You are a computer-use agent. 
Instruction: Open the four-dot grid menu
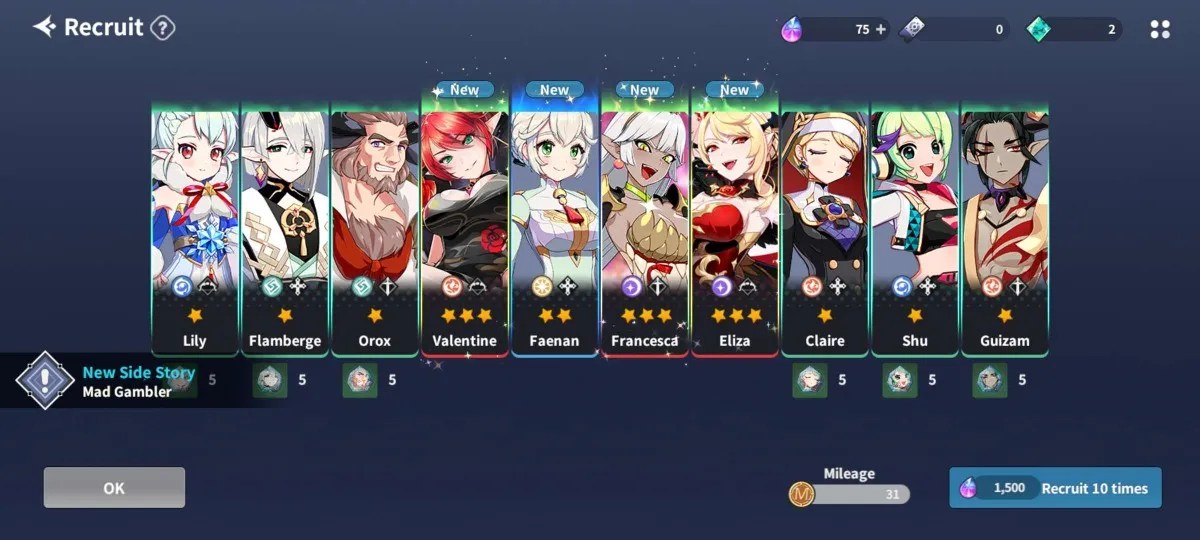[1160, 30]
